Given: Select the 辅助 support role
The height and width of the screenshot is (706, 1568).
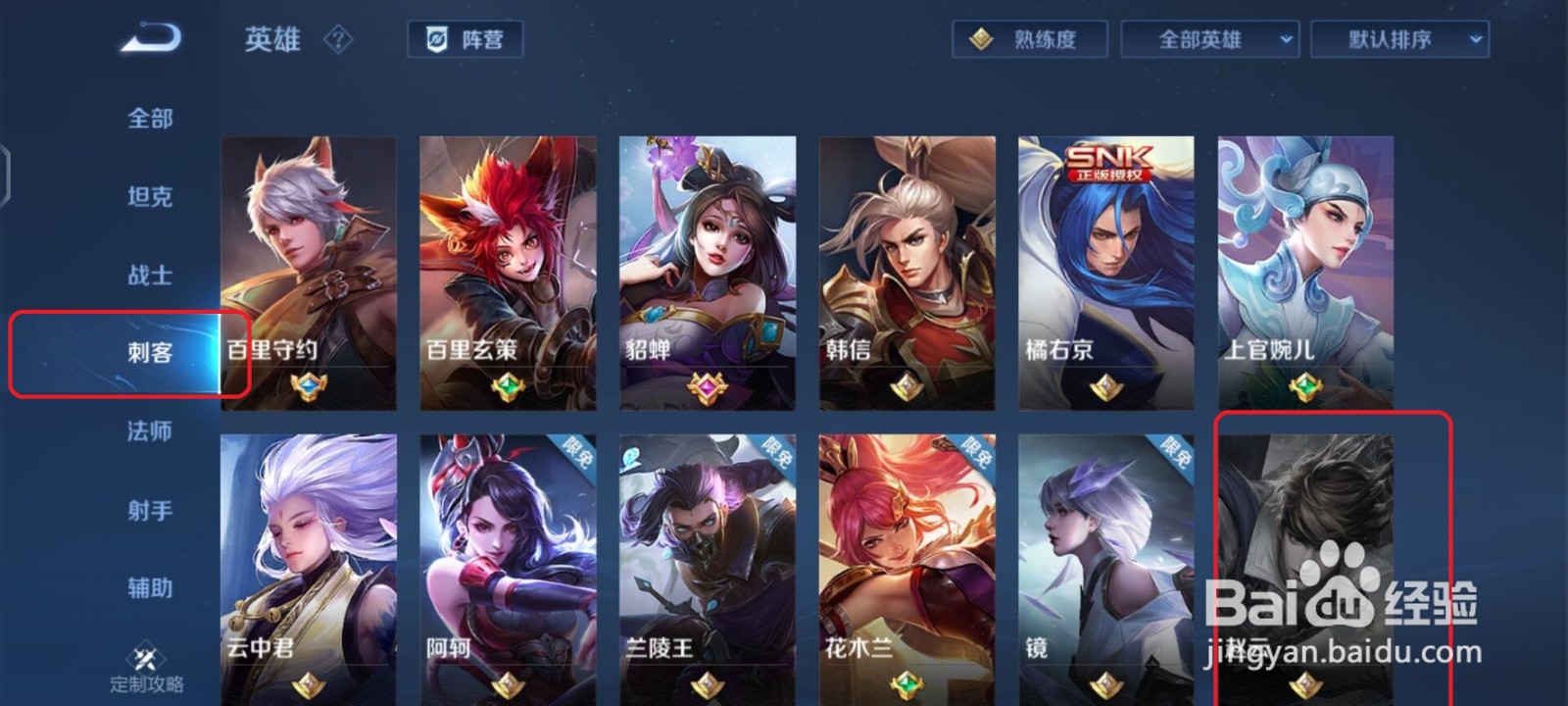Looking at the screenshot, I should (x=149, y=588).
